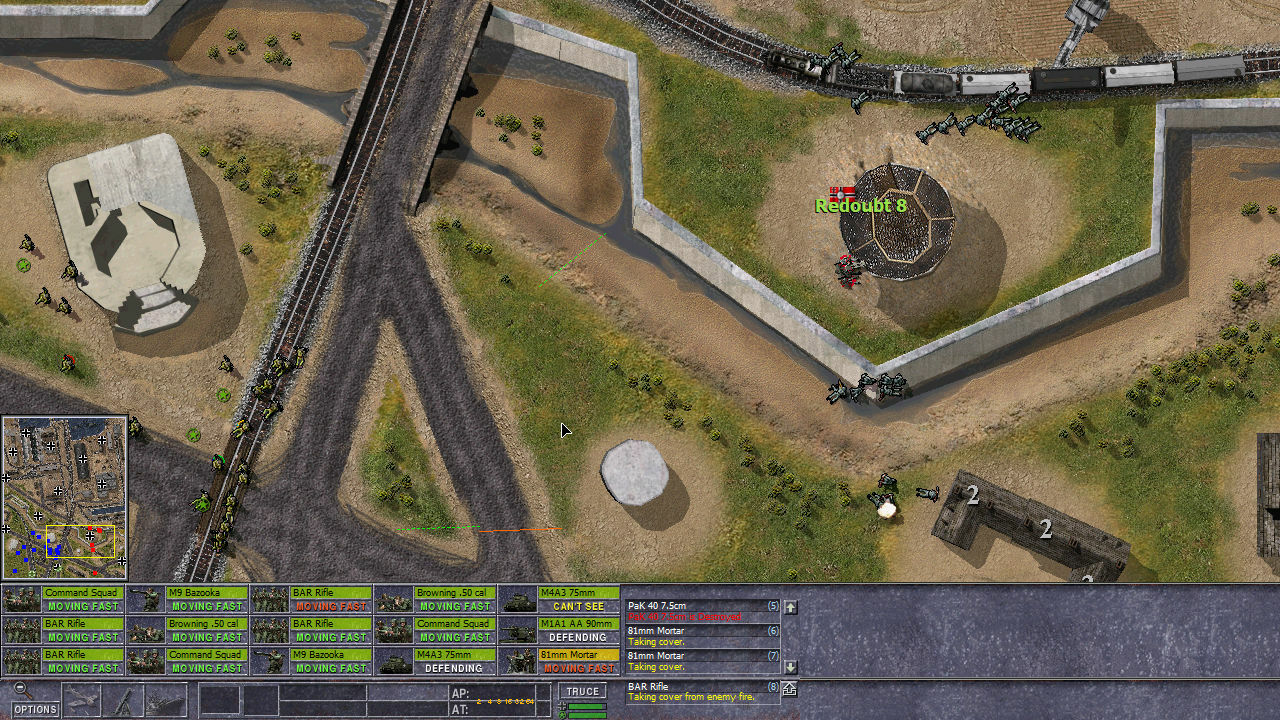Click the TRUCE button
The image size is (1280, 720).
(x=582, y=690)
